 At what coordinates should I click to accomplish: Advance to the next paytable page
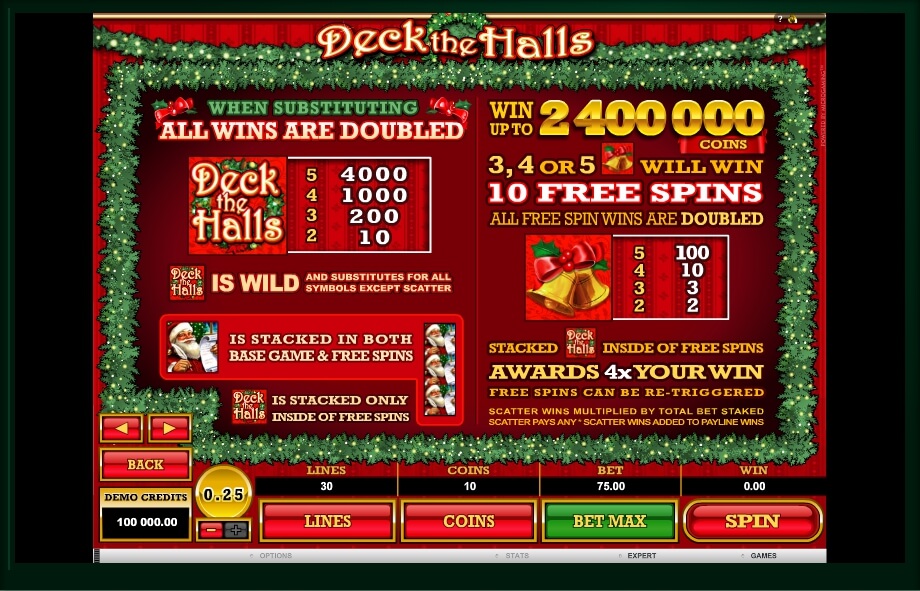point(169,428)
